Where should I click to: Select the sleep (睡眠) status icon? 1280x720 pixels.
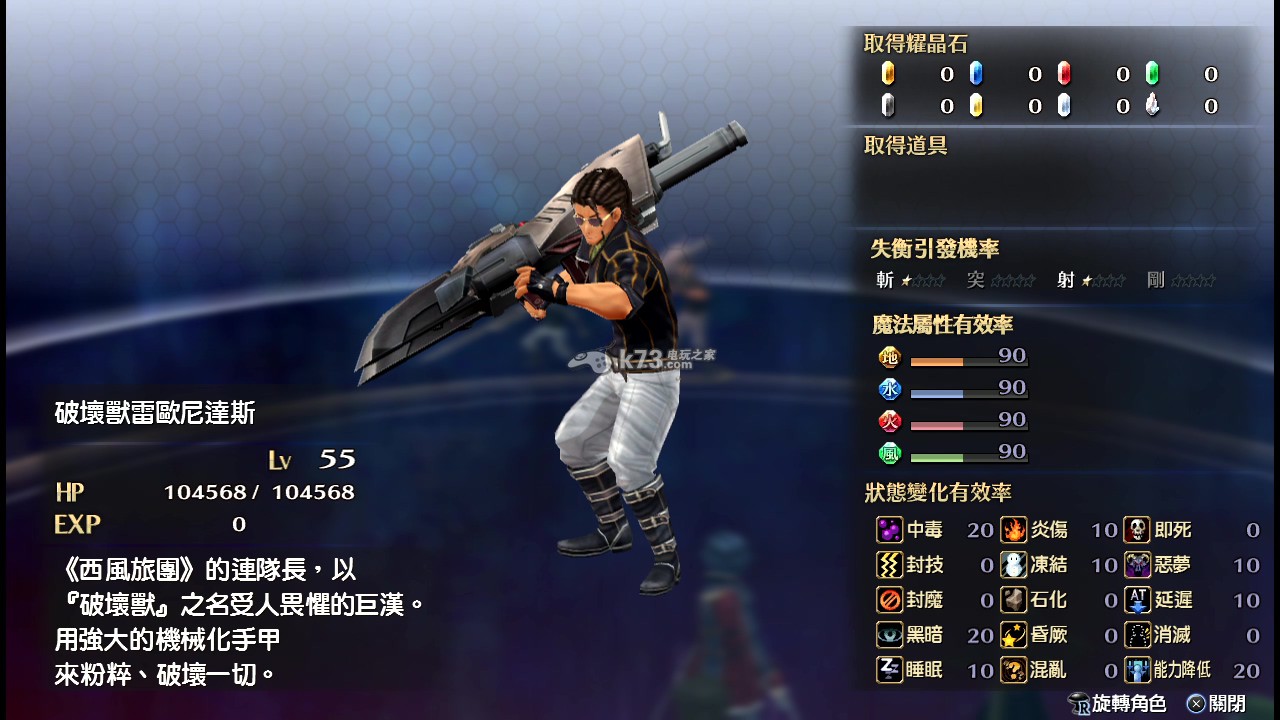[889, 670]
